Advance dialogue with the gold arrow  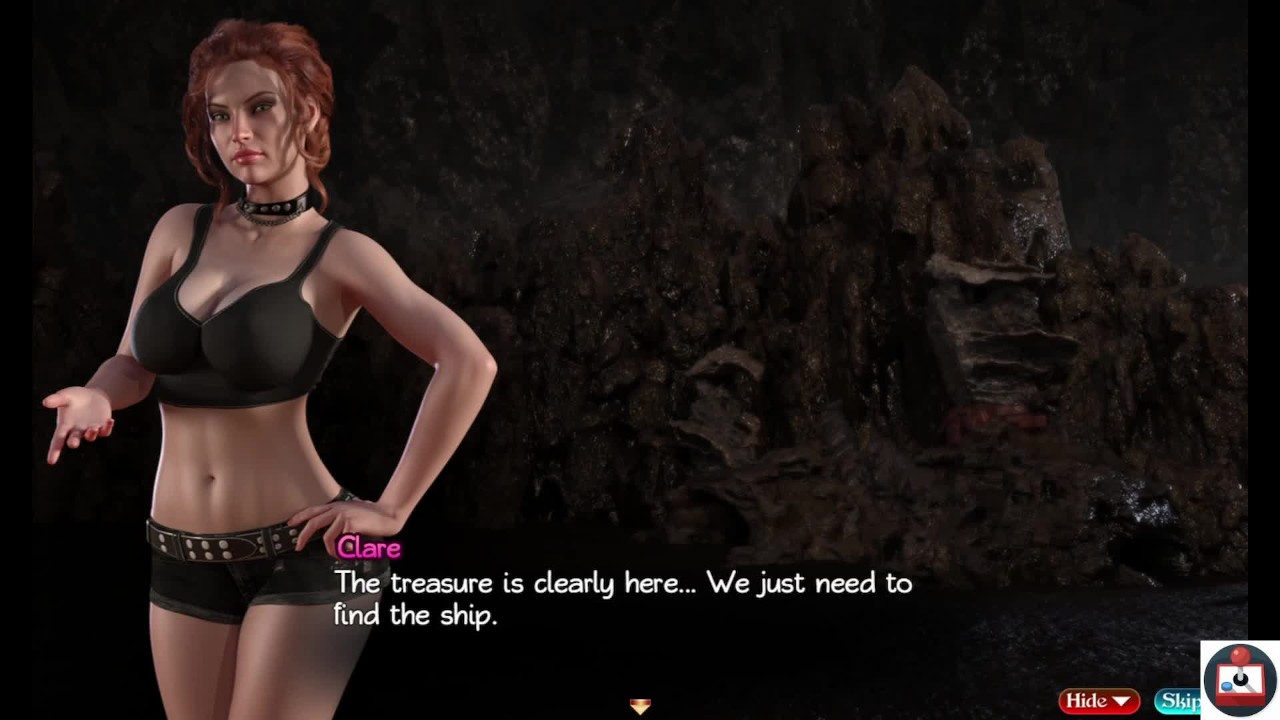640,706
